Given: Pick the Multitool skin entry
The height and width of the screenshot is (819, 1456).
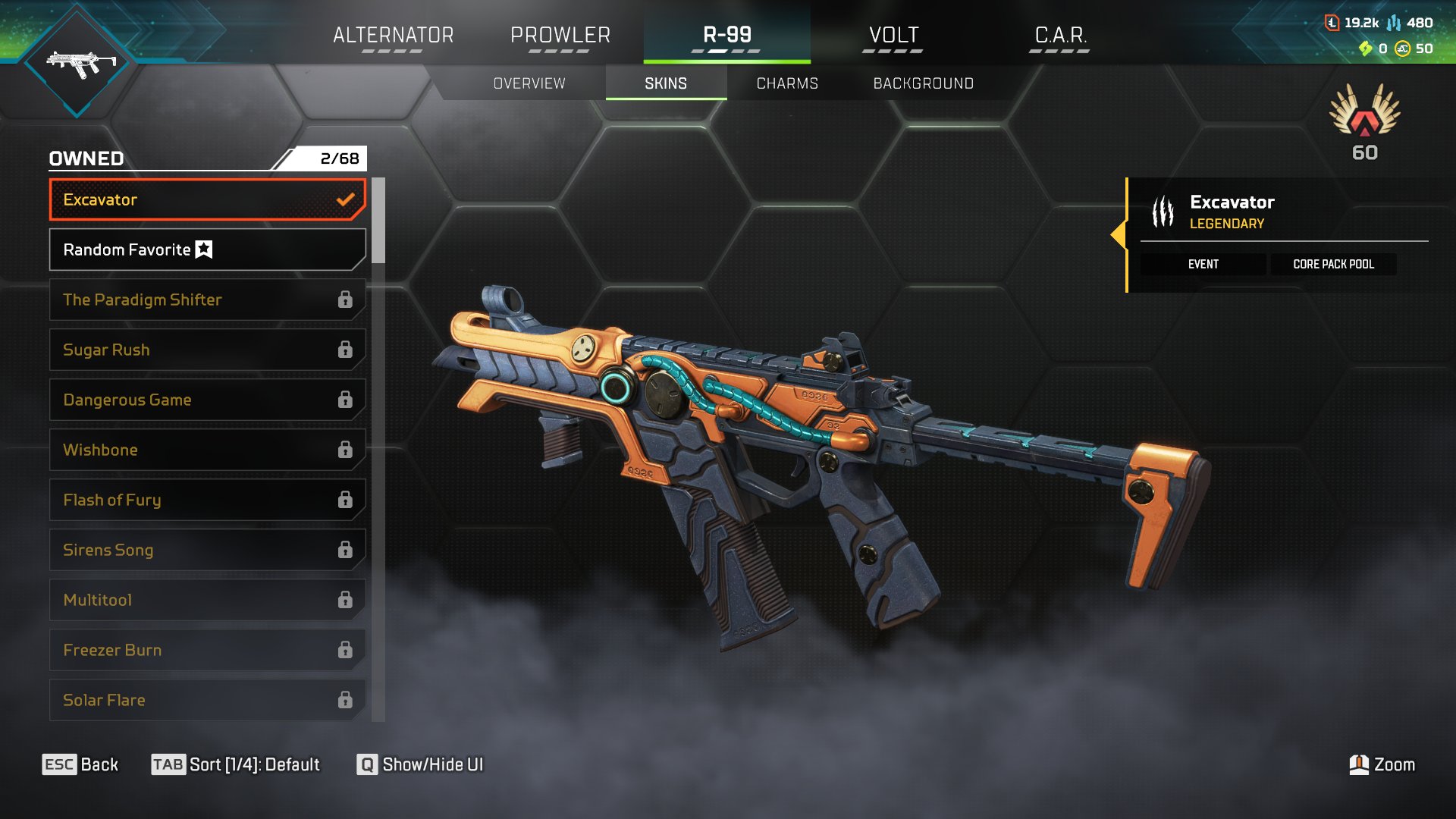Looking at the screenshot, I should click(x=207, y=600).
